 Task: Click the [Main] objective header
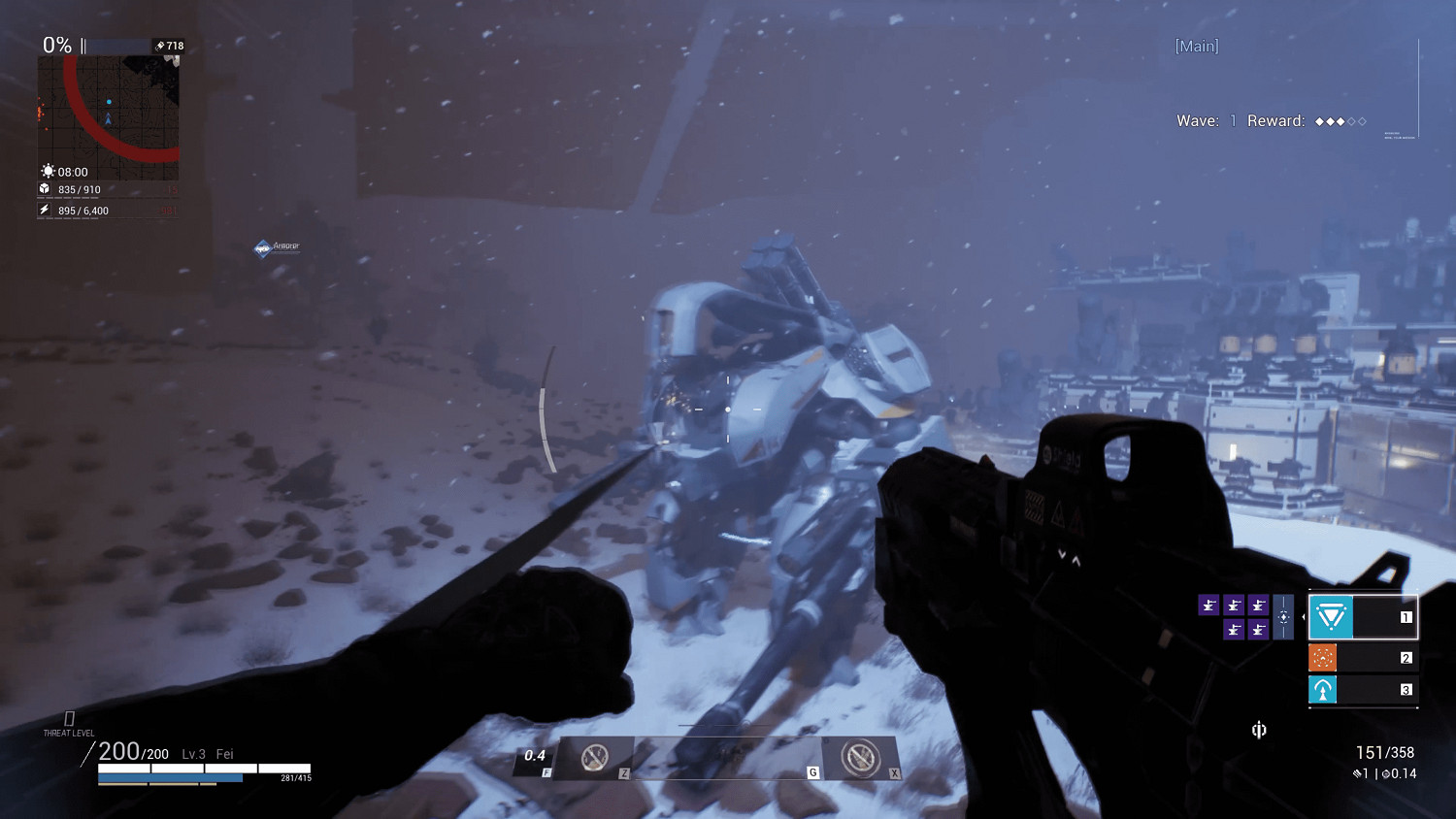pyautogui.click(x=1195, y=46)
